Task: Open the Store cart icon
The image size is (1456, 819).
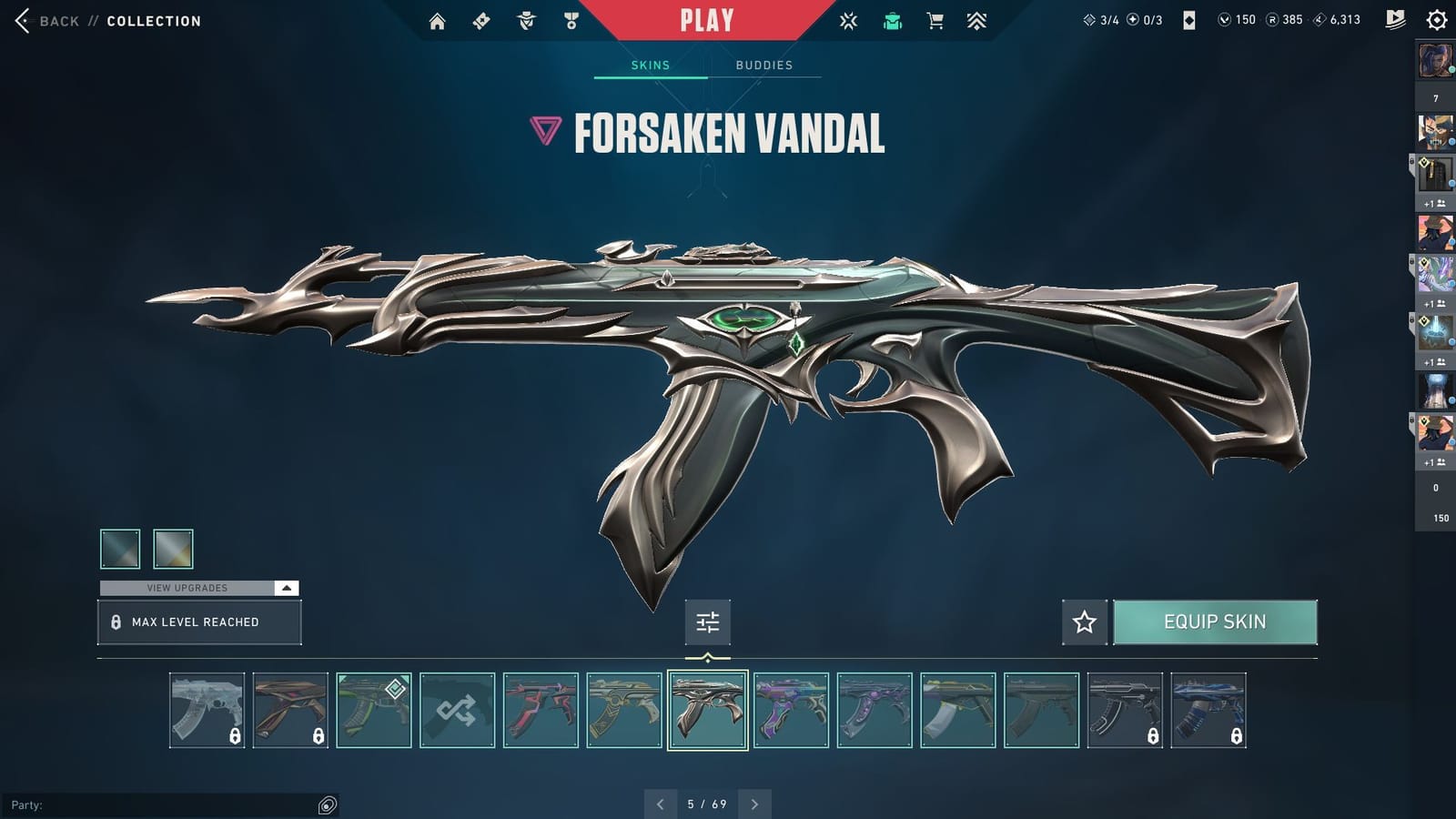Action: pyautogui.click(x=936, y=20)
